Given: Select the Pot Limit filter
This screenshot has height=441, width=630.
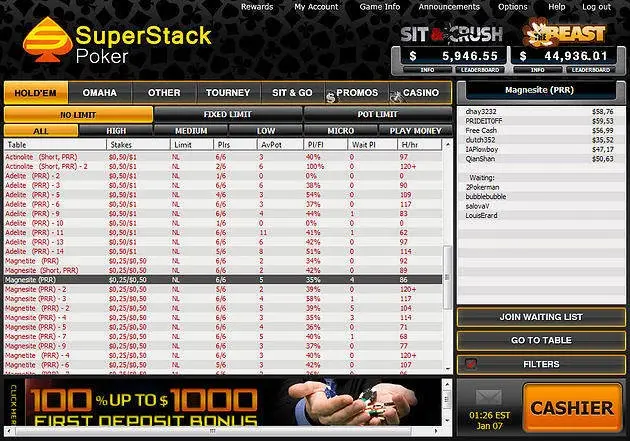Looking at the screenshot, I should click(378, 114).
